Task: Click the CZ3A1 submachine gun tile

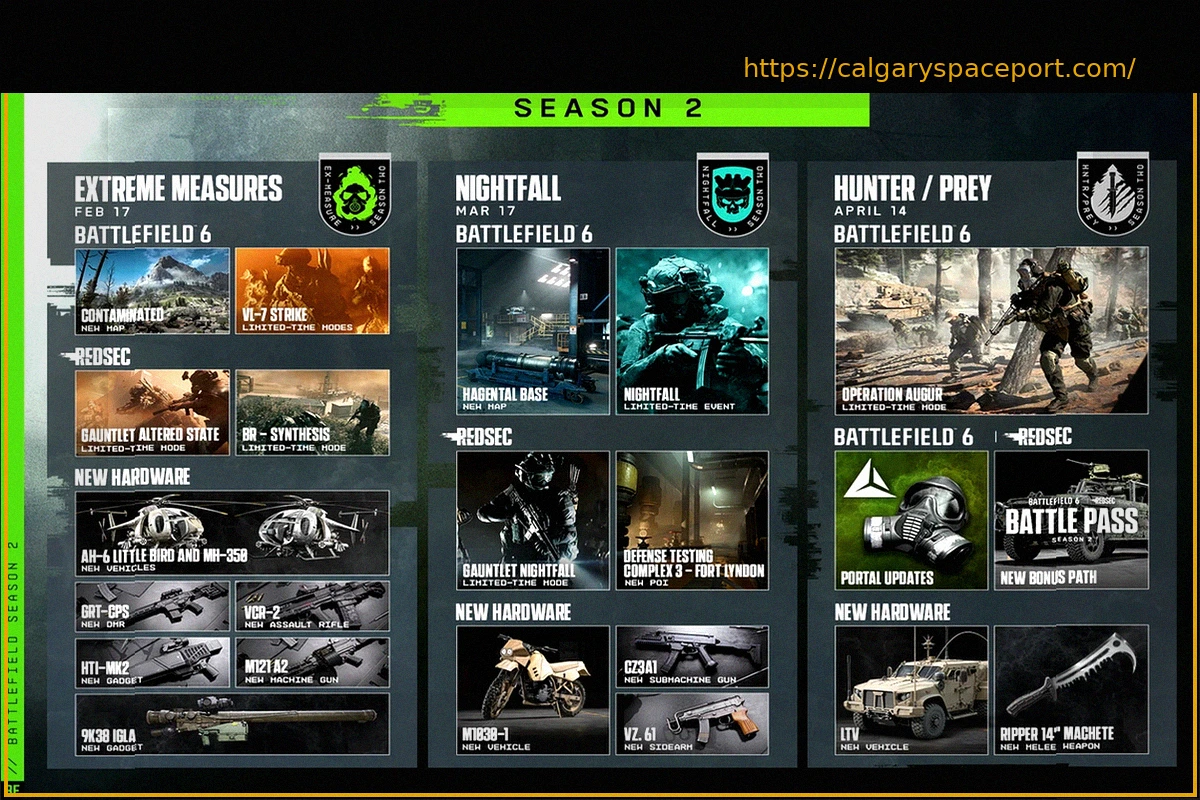Action: 692,657
